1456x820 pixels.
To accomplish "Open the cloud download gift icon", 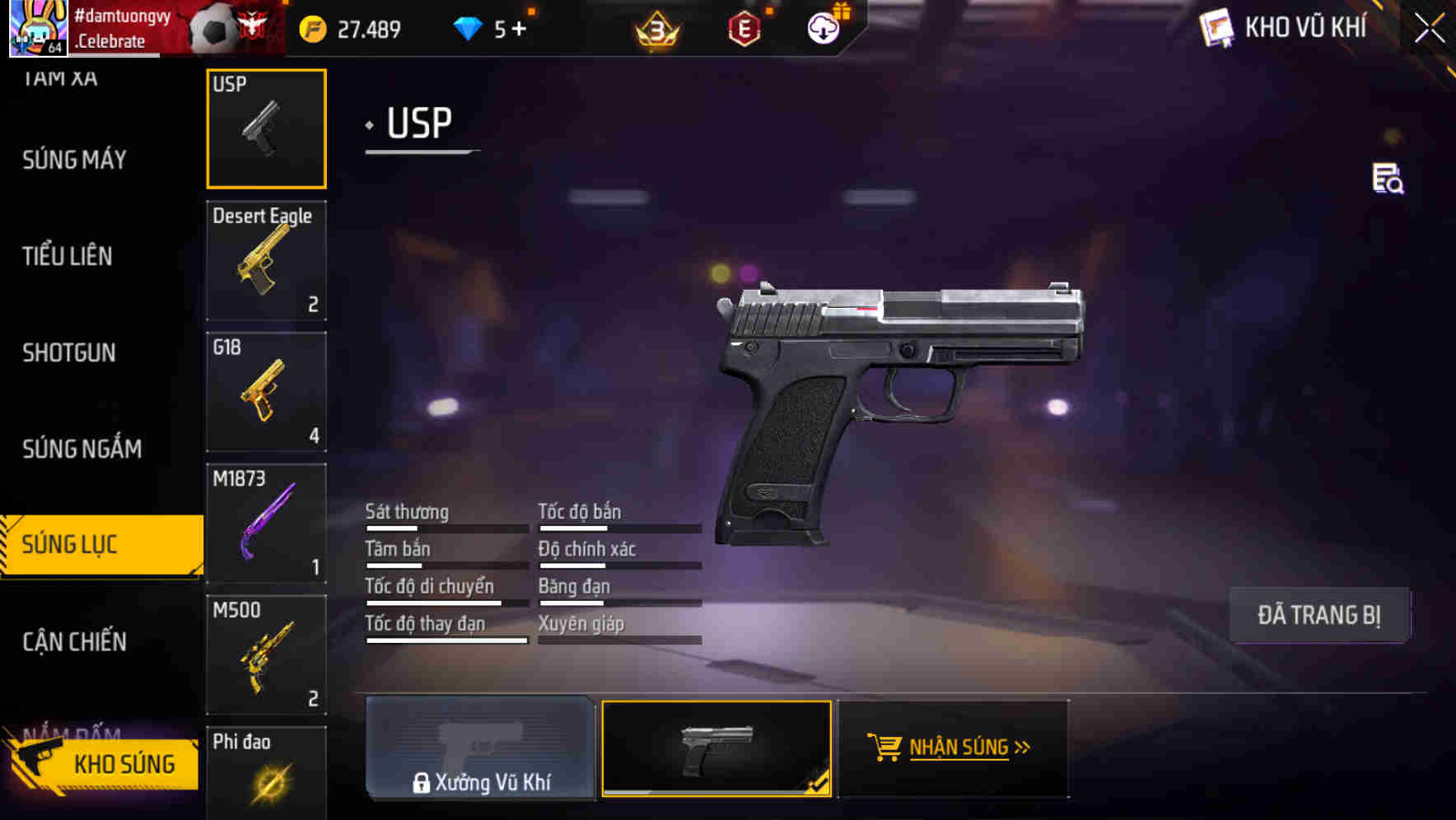I will tap(822, 27).
